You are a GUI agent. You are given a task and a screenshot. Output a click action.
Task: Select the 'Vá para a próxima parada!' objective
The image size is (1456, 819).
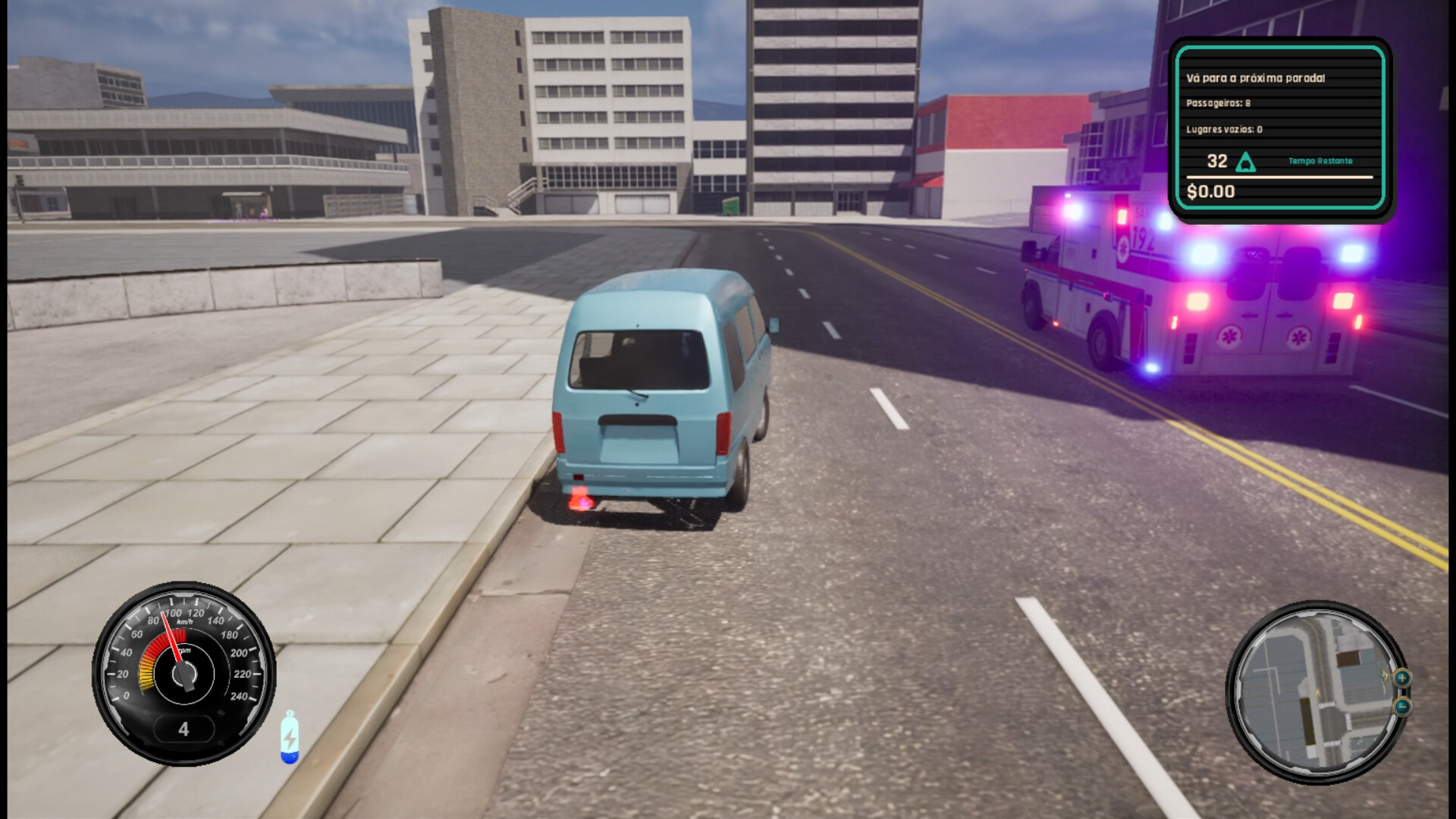point(1257,77)
